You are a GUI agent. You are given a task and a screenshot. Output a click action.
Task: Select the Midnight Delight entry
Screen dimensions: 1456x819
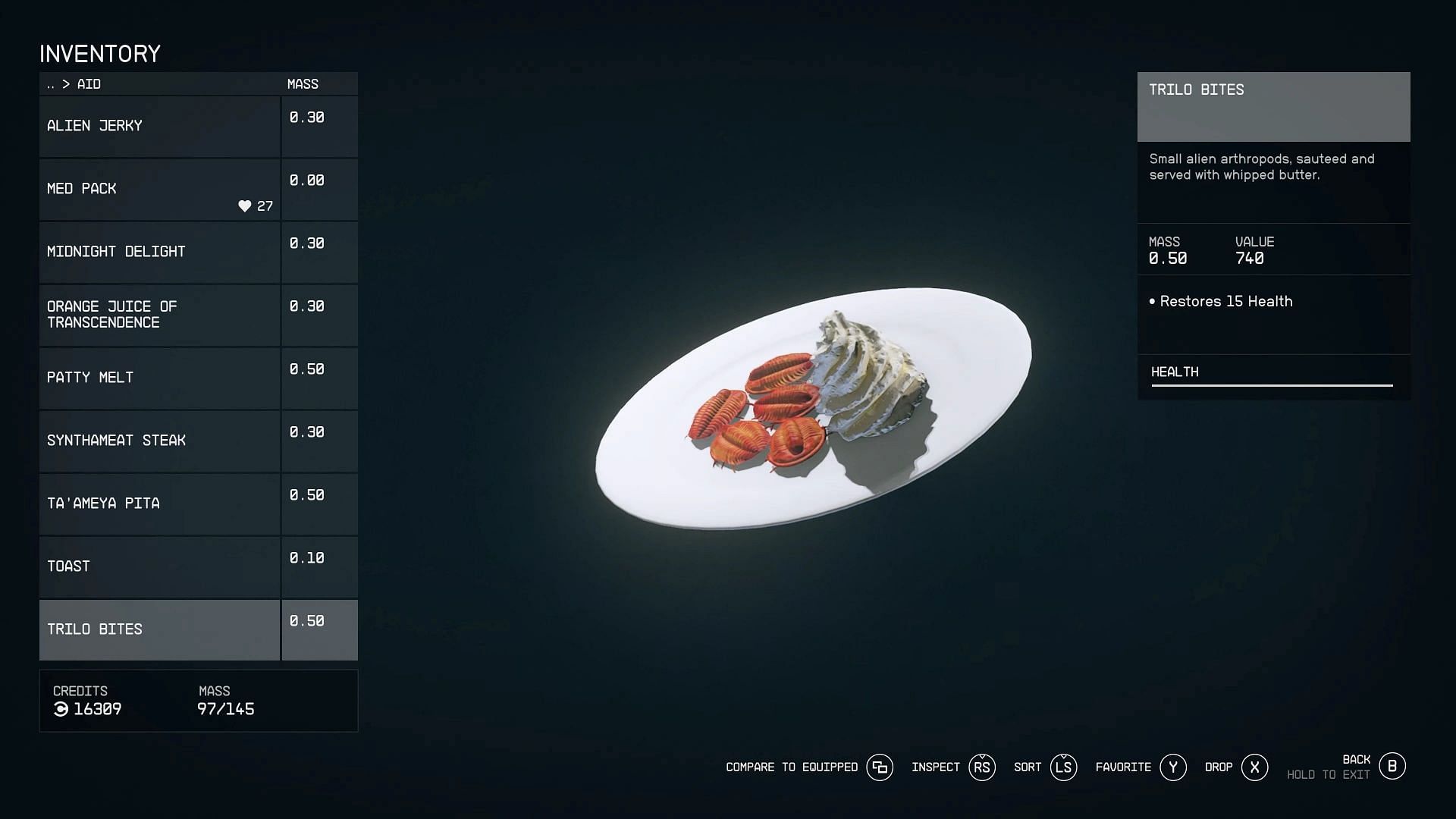click(159, 252)
